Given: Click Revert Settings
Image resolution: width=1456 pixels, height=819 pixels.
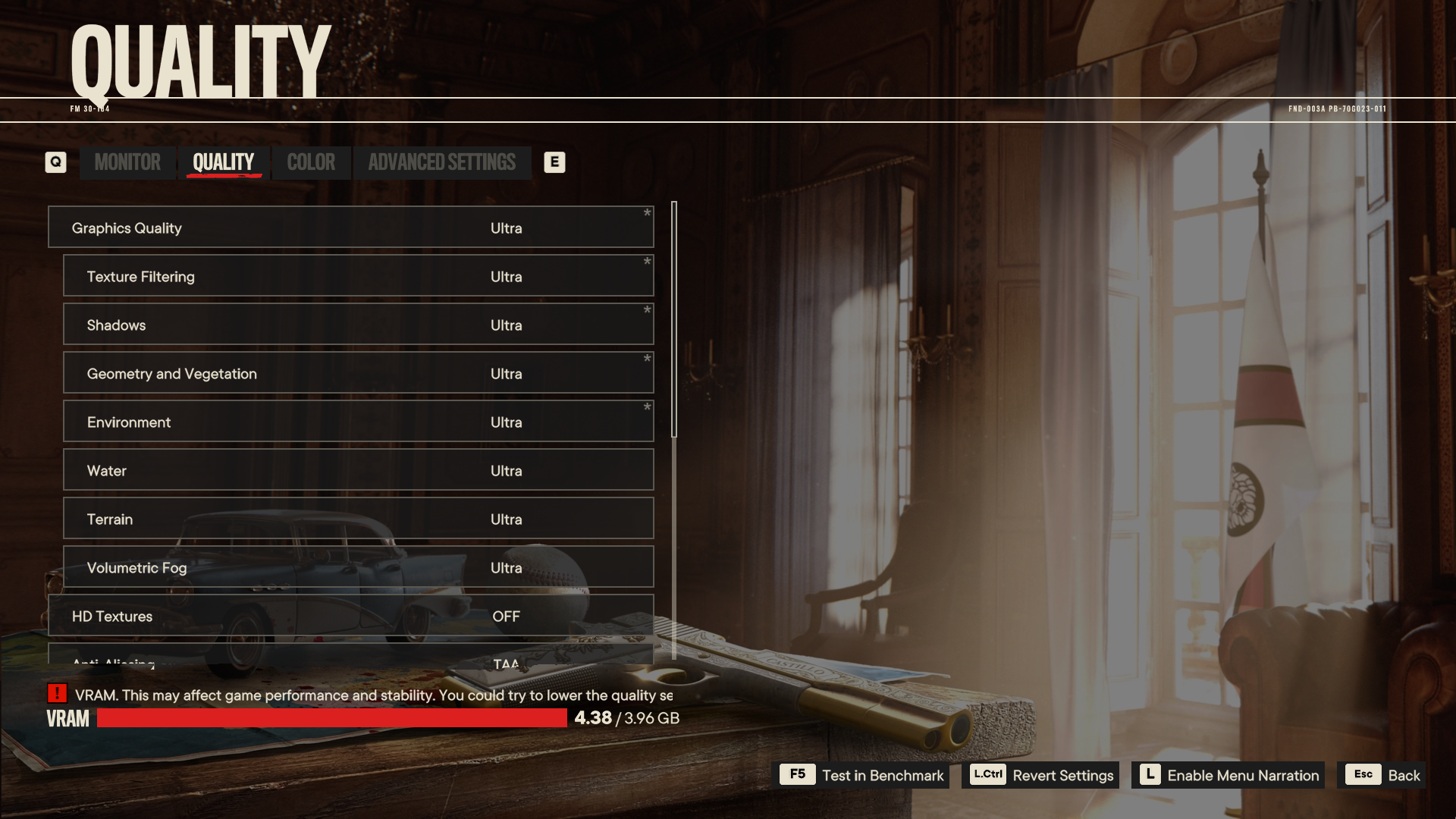Looking at the screenshot, I should [1040, 775].
